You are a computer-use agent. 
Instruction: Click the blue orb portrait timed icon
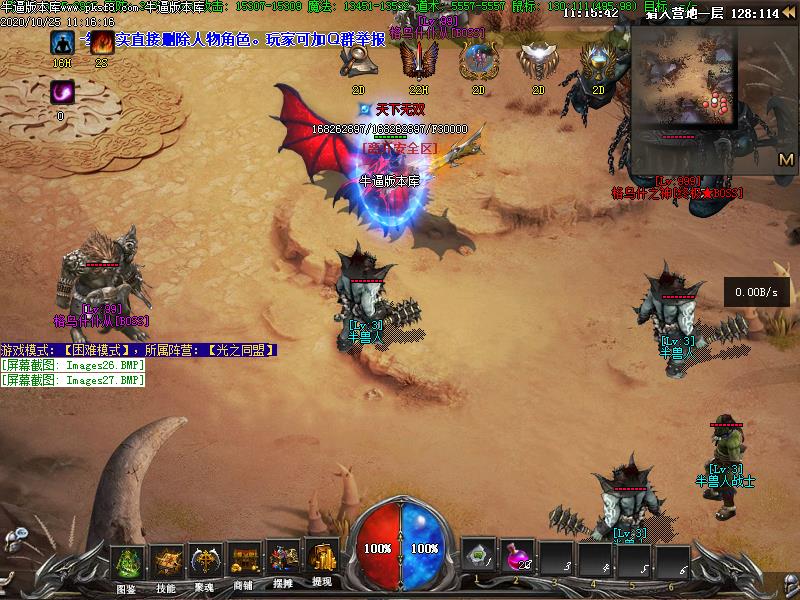click(x=478, y=62)
